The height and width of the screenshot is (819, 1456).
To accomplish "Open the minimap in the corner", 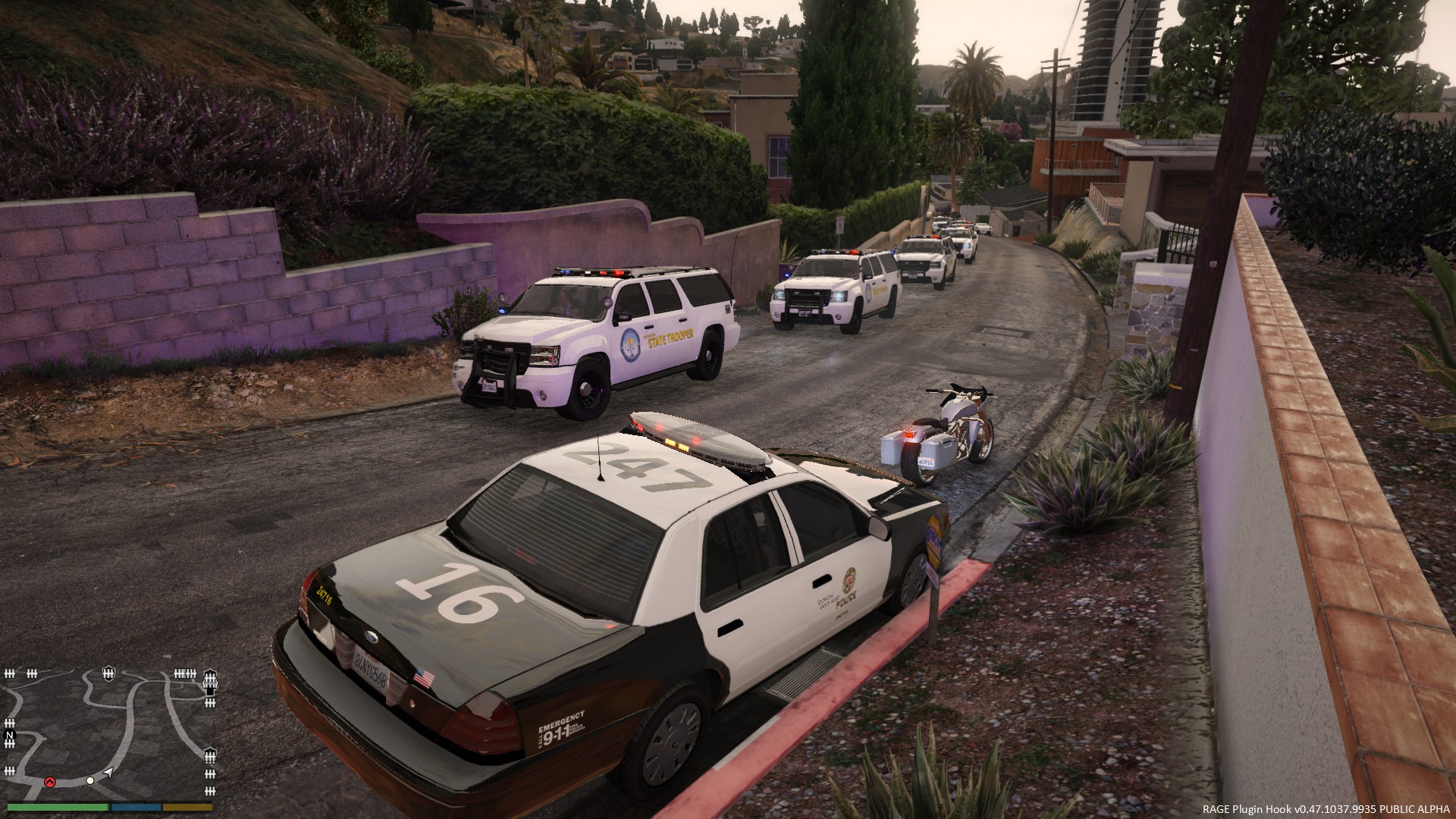I will (111, 733).
